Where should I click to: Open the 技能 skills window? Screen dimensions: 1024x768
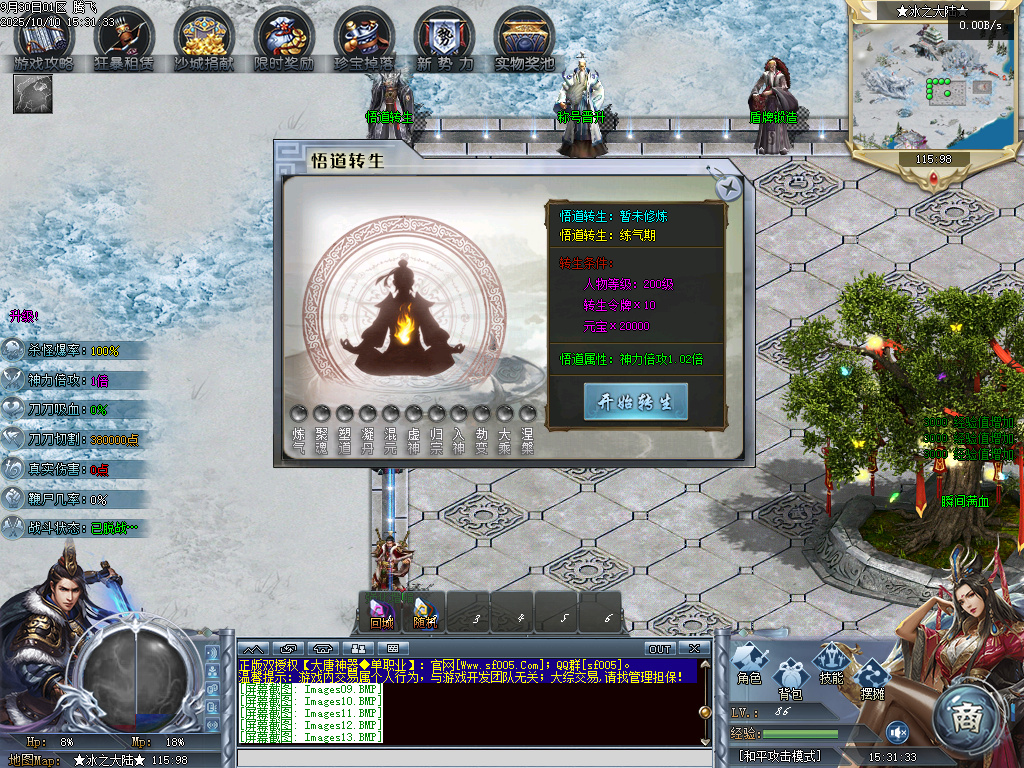831,663
